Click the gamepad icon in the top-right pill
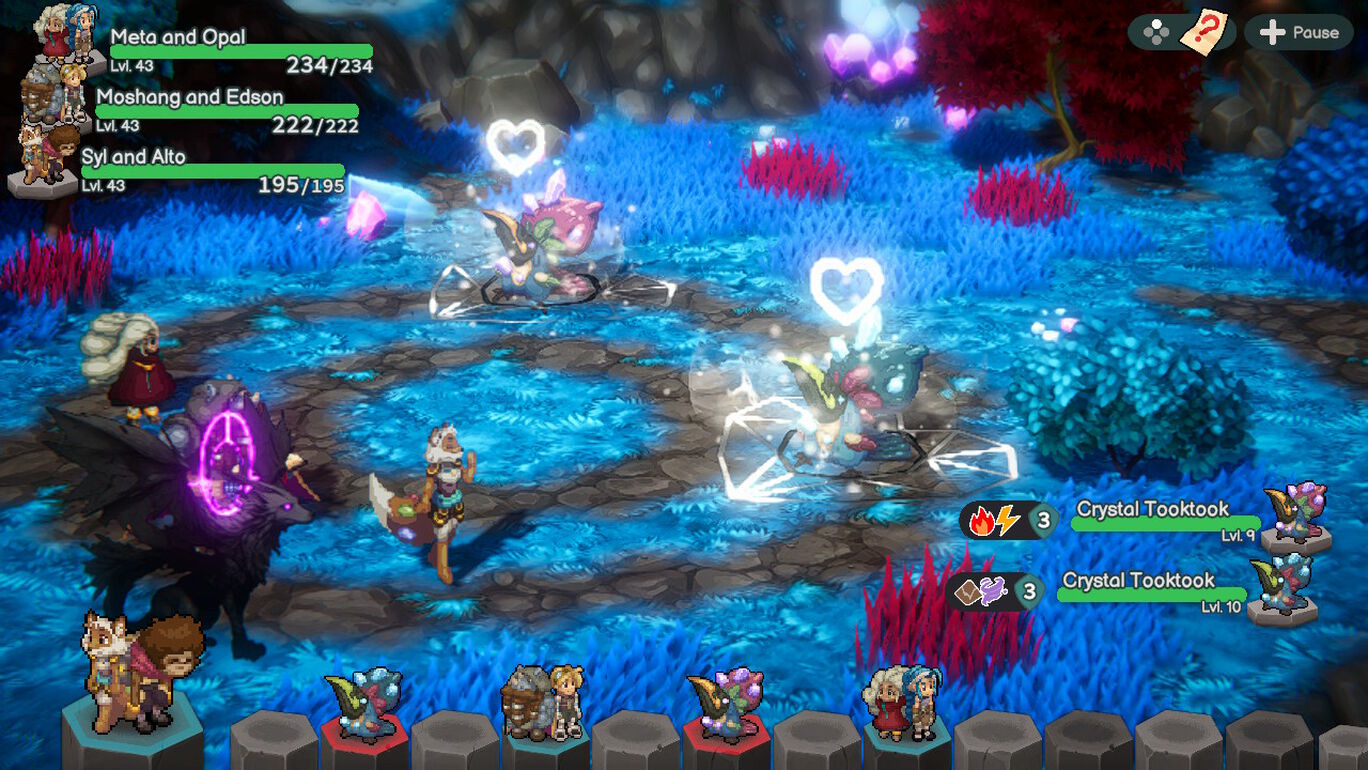 (1158, 31)
